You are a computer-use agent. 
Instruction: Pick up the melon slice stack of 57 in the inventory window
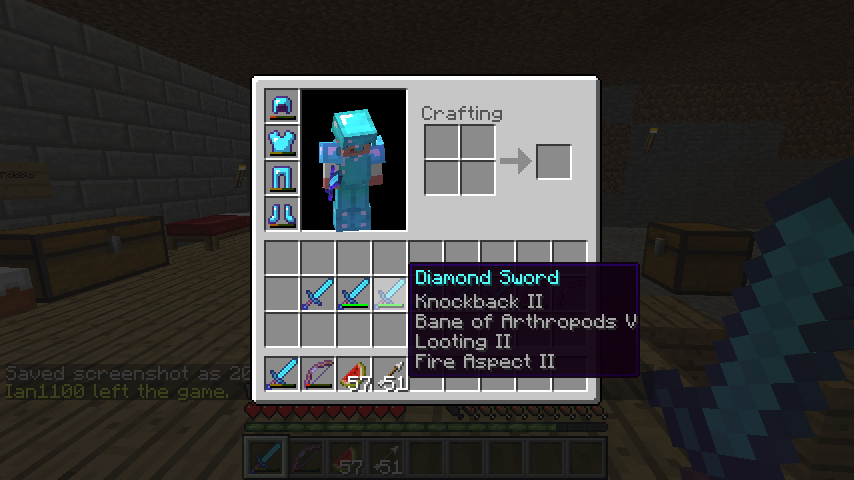click(x=354, y=374)
